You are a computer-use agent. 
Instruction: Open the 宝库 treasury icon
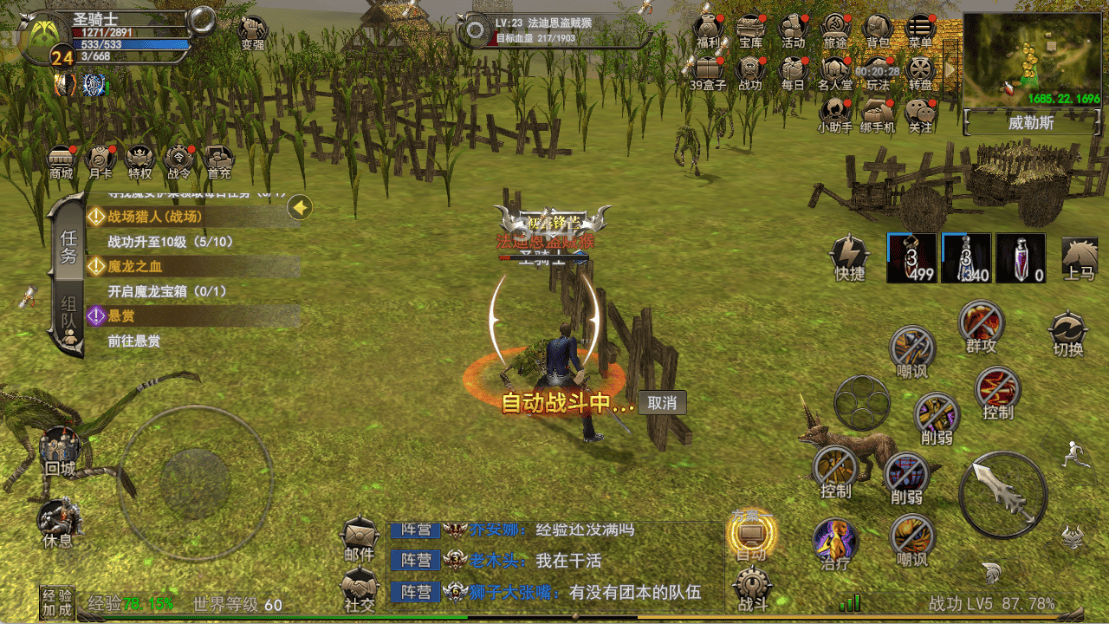(x=751, y=30)
